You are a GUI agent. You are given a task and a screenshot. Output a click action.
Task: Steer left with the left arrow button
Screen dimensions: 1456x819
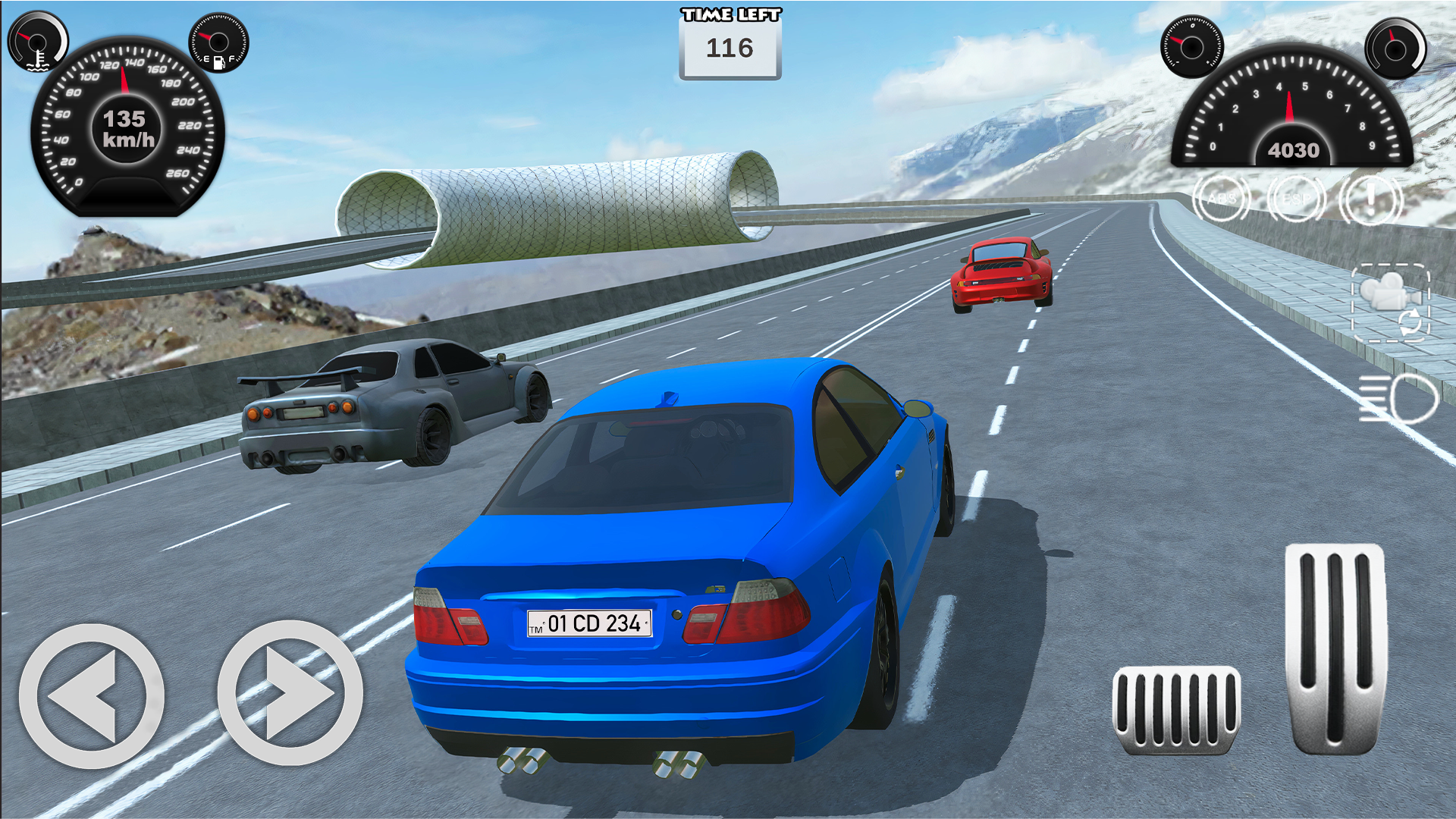[91, 695]
